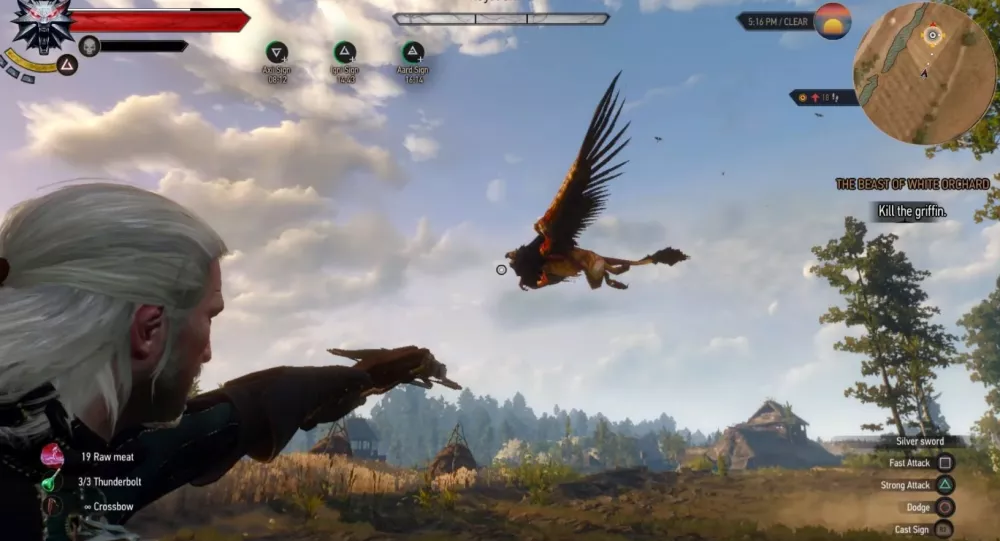1000x541 pixels.
Task: Click the sunset weather icon
Action: pos(832,20)
